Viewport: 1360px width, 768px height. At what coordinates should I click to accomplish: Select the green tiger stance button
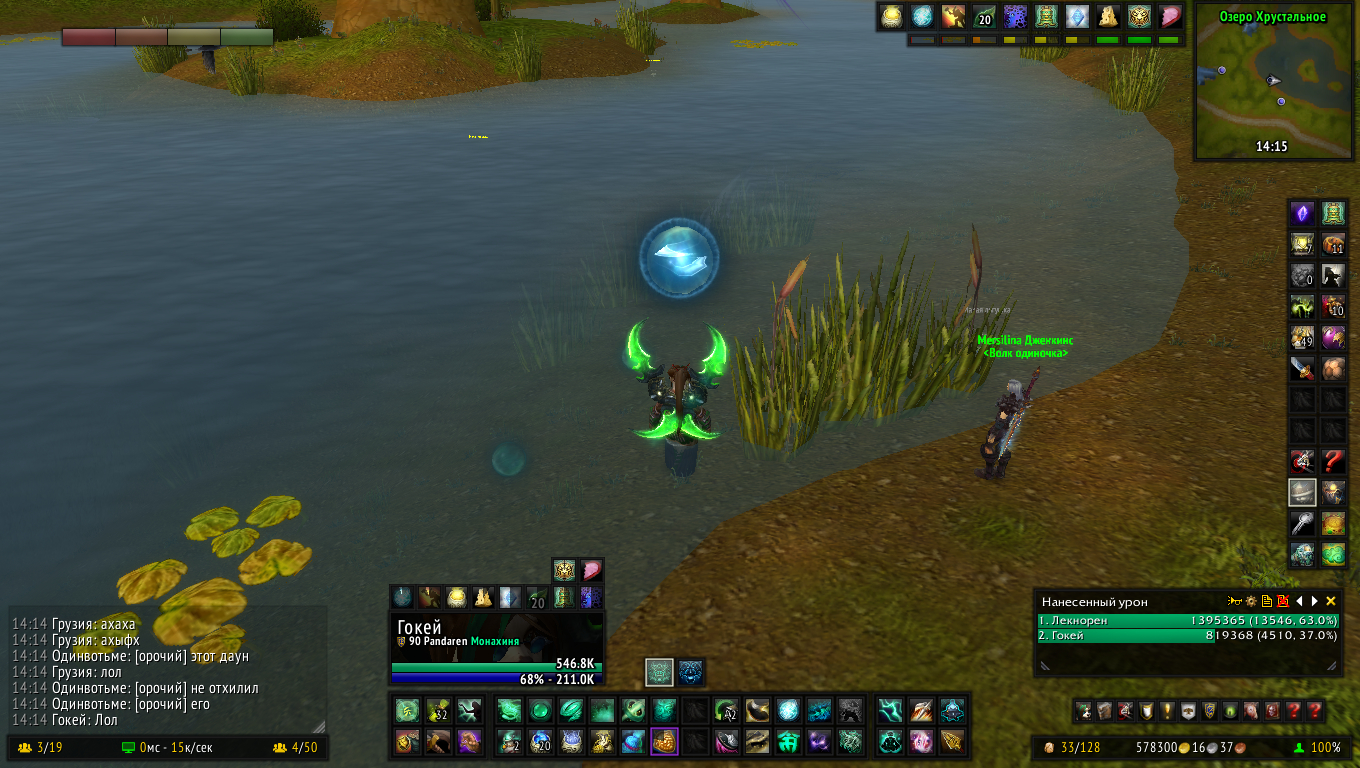point(658,672)
